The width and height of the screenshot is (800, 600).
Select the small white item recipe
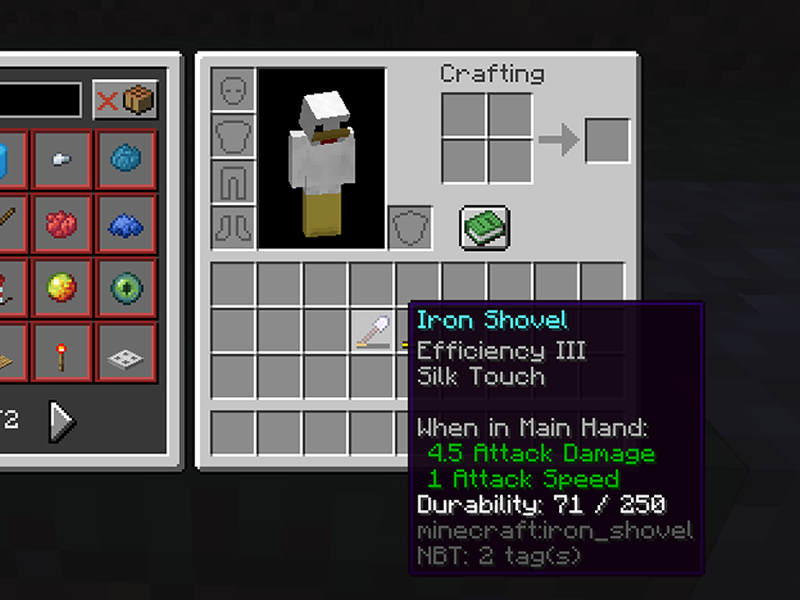point(62,160)
